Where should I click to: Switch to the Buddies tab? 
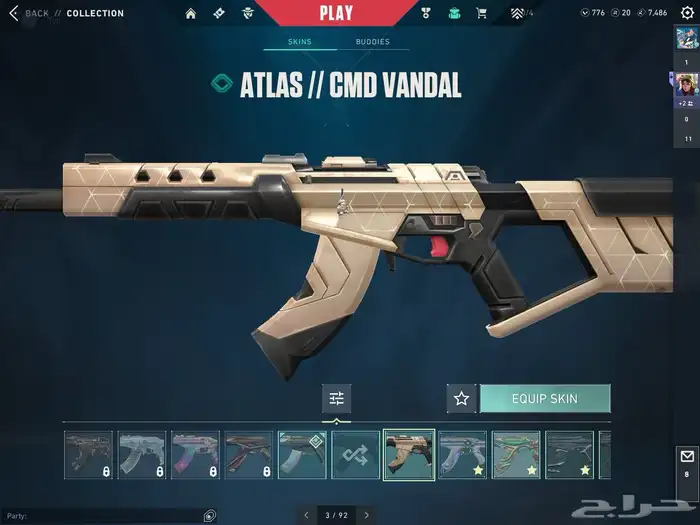point(372,42)
